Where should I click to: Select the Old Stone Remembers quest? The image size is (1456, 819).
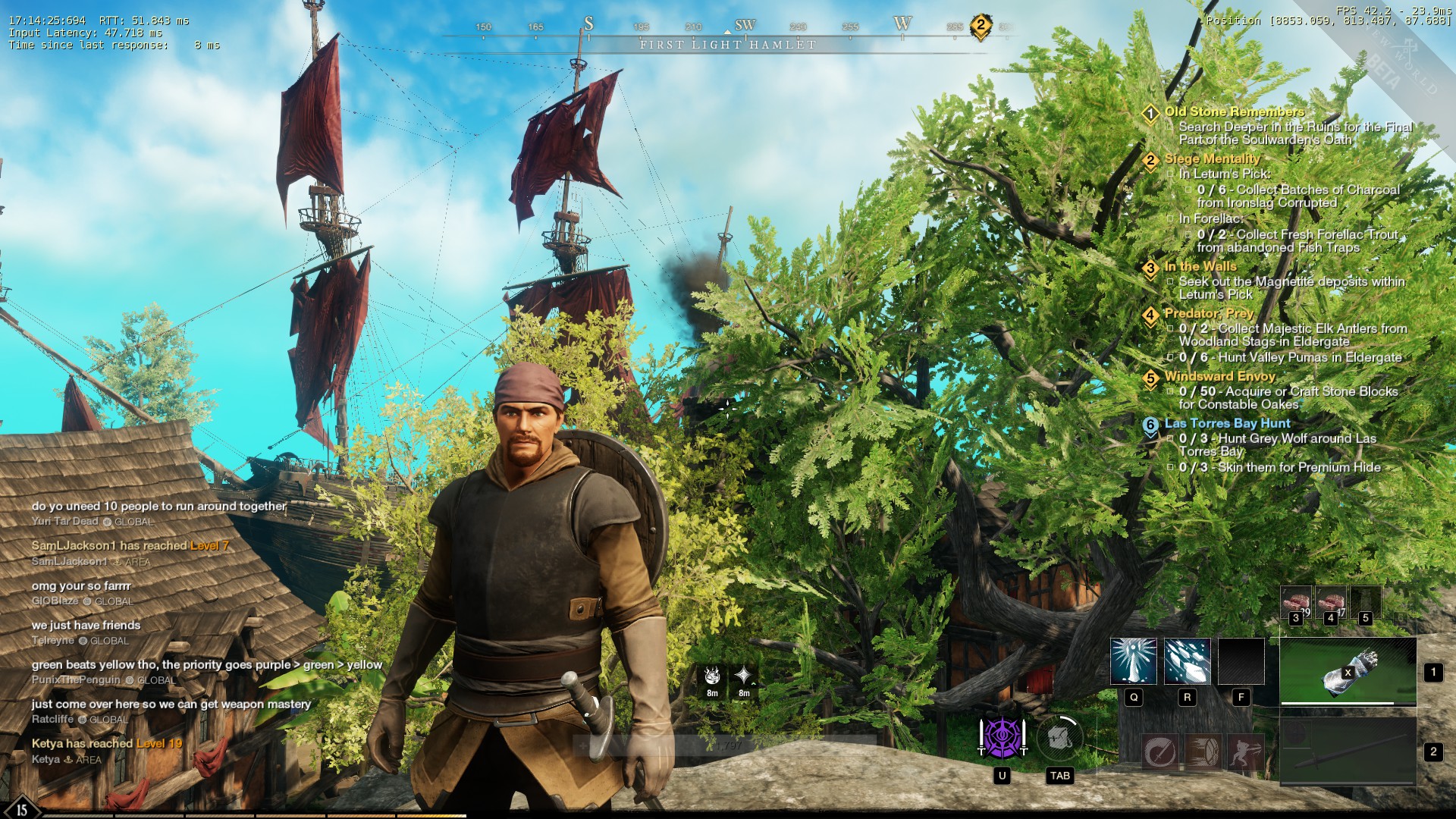1234,111
